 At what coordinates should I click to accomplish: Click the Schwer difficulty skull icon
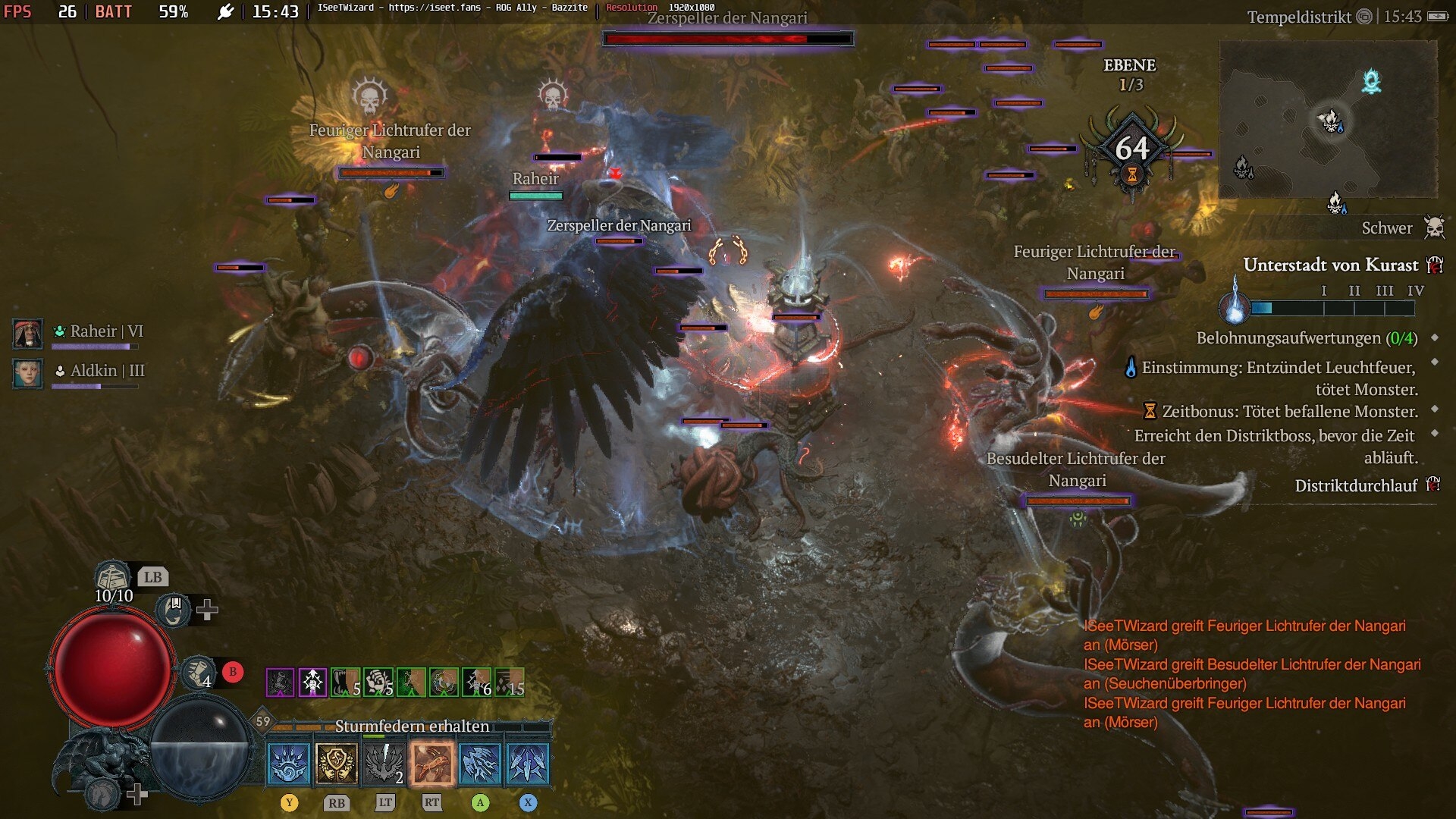(x=1434, y=227)
